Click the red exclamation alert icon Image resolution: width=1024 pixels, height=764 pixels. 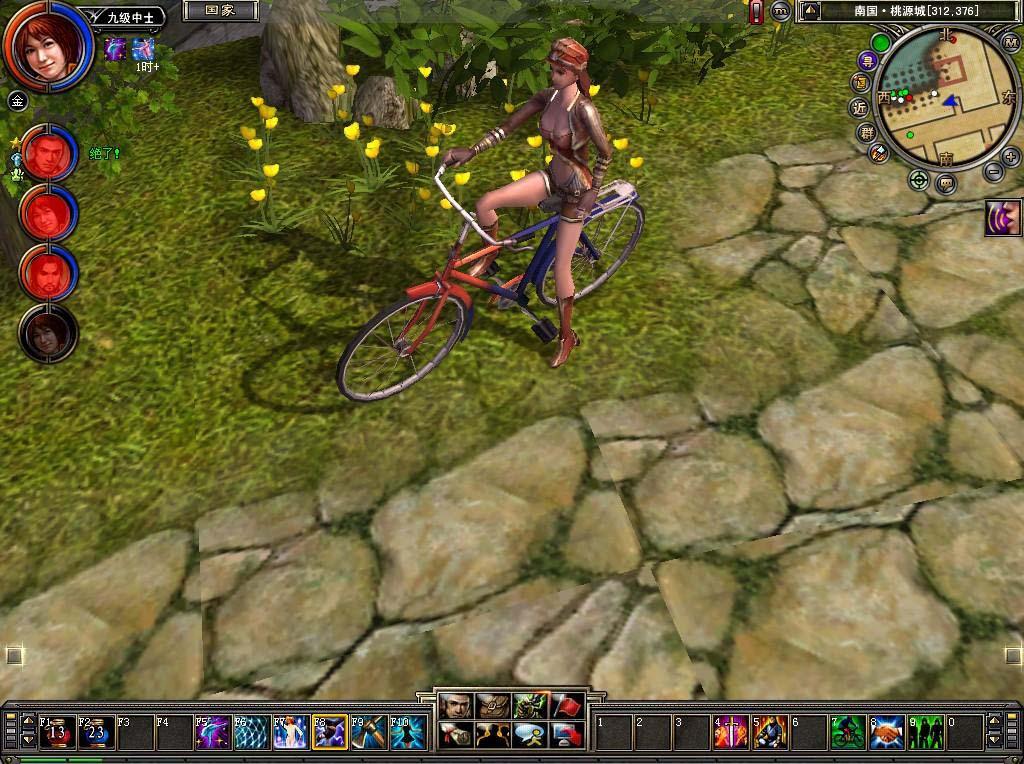pos(756,12)
